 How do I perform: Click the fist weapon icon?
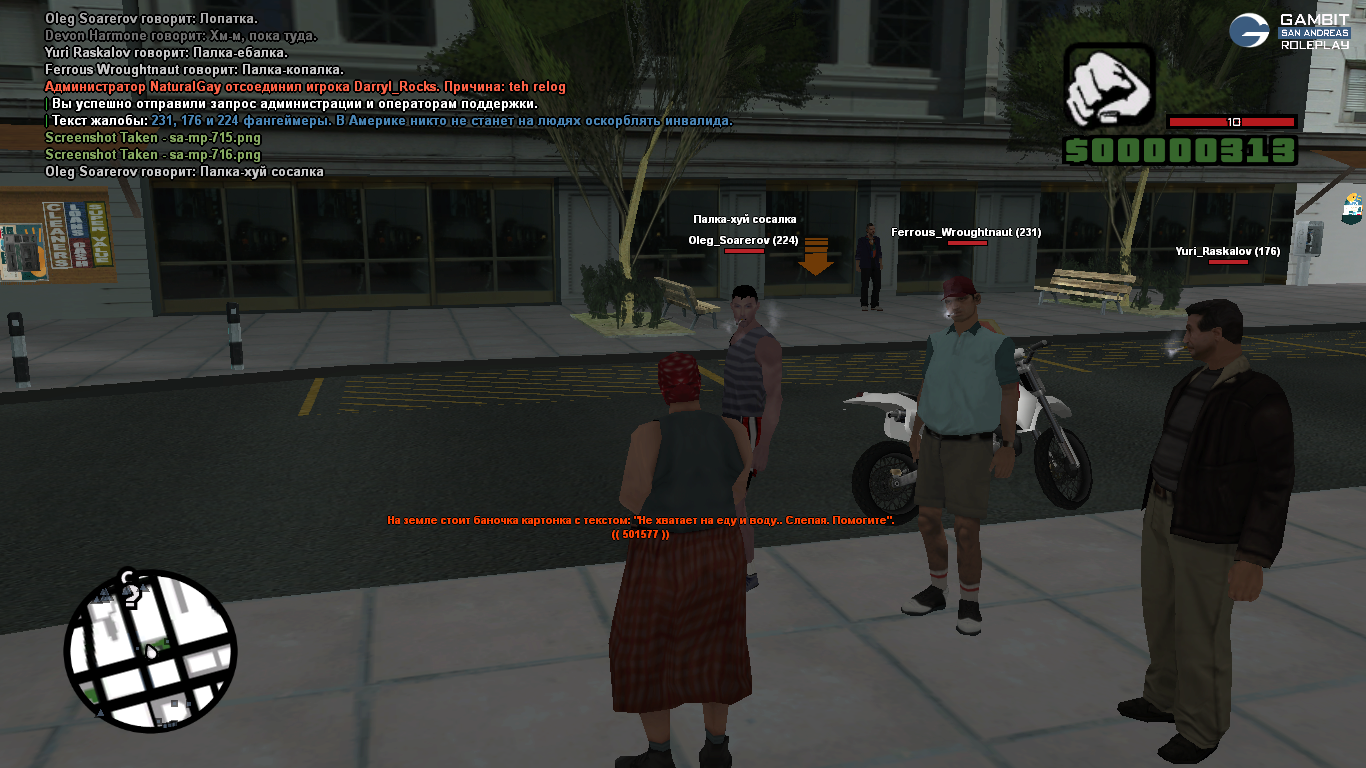point(1108,87)
